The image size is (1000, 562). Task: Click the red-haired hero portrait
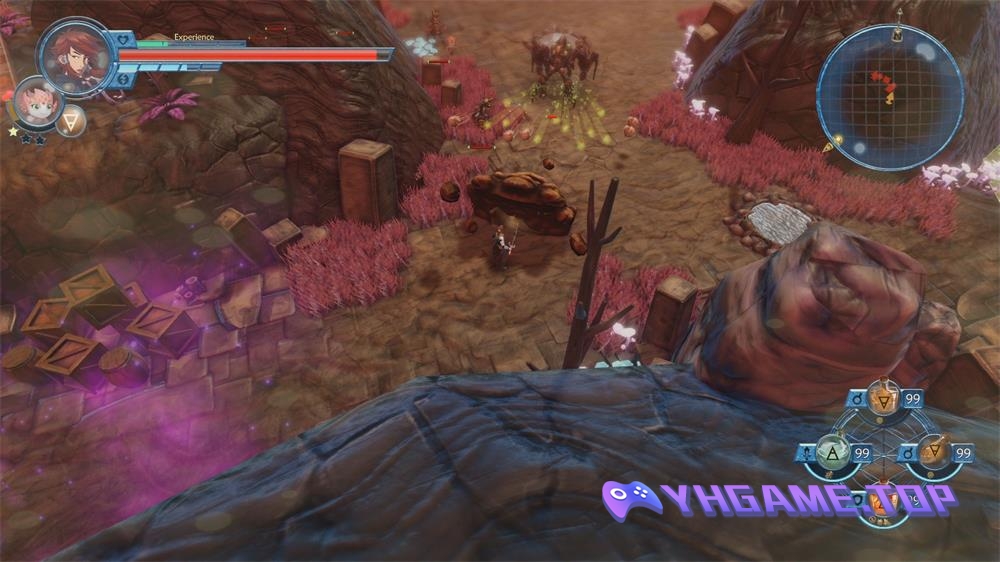(x=76, y=56)
